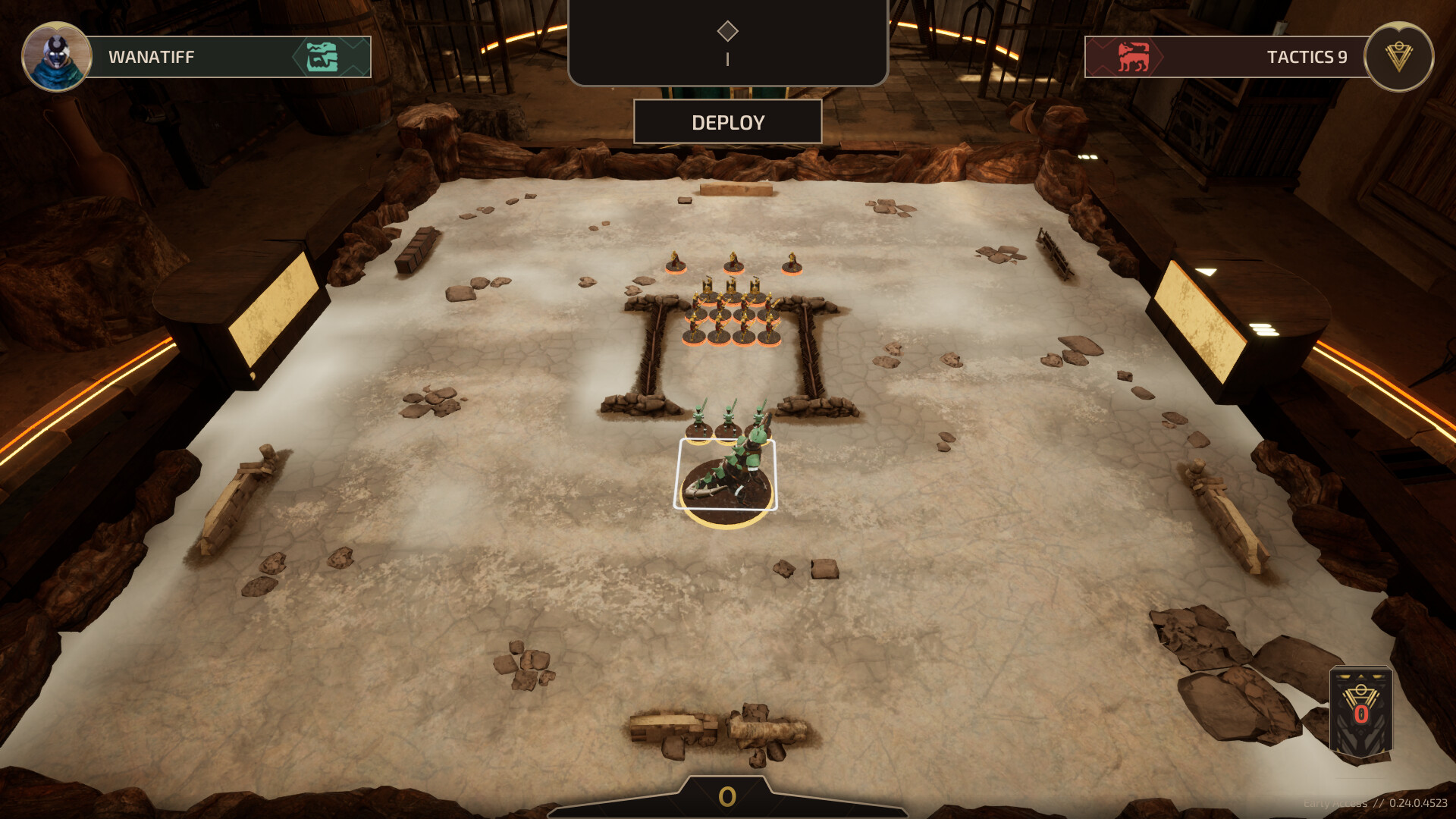The image size is (1456, 819).
Task: Click the DEPLOY button
Action: click(x=727, y=122)
